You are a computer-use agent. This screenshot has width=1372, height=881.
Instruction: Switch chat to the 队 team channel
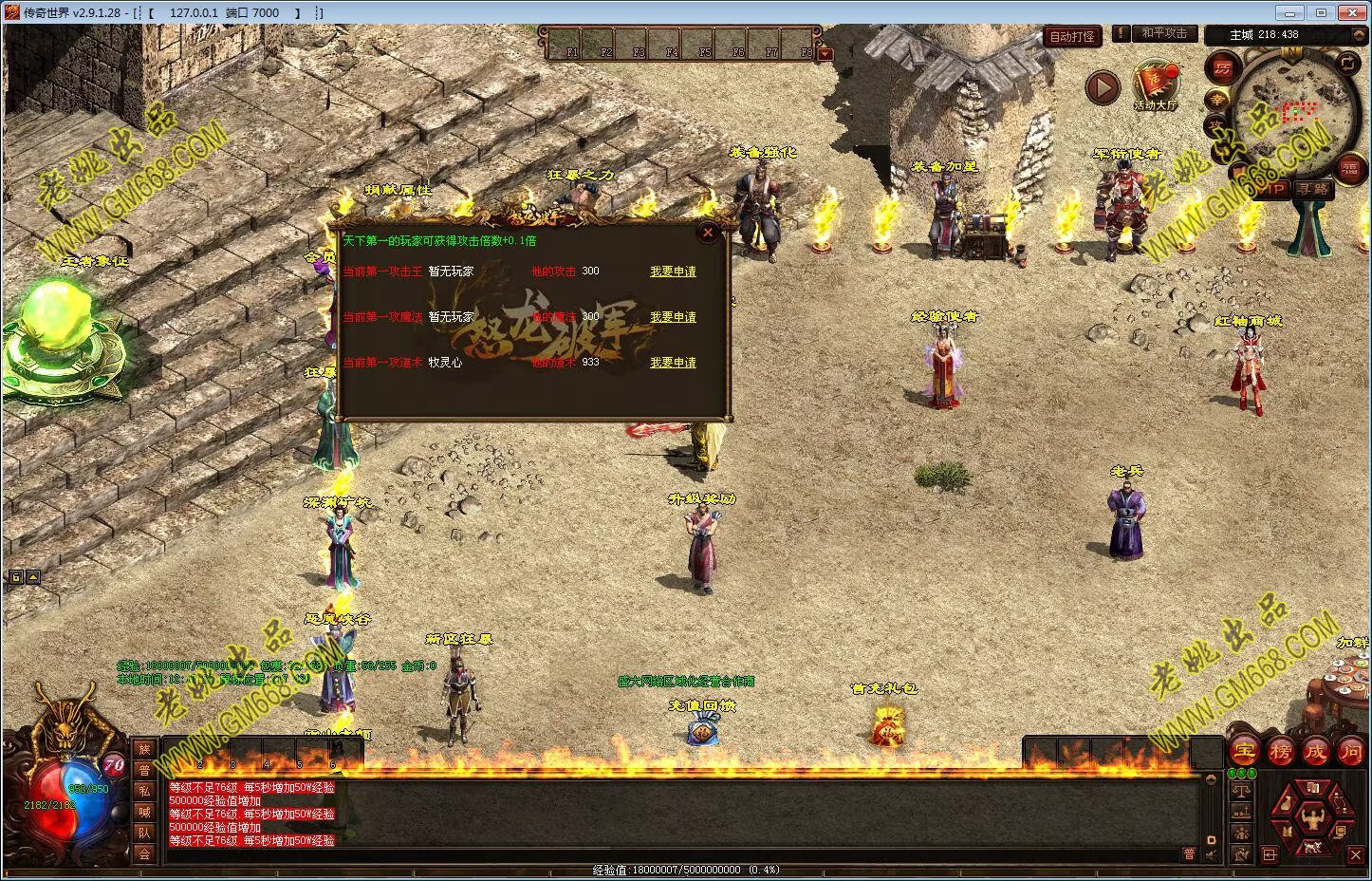coord(144,833)
